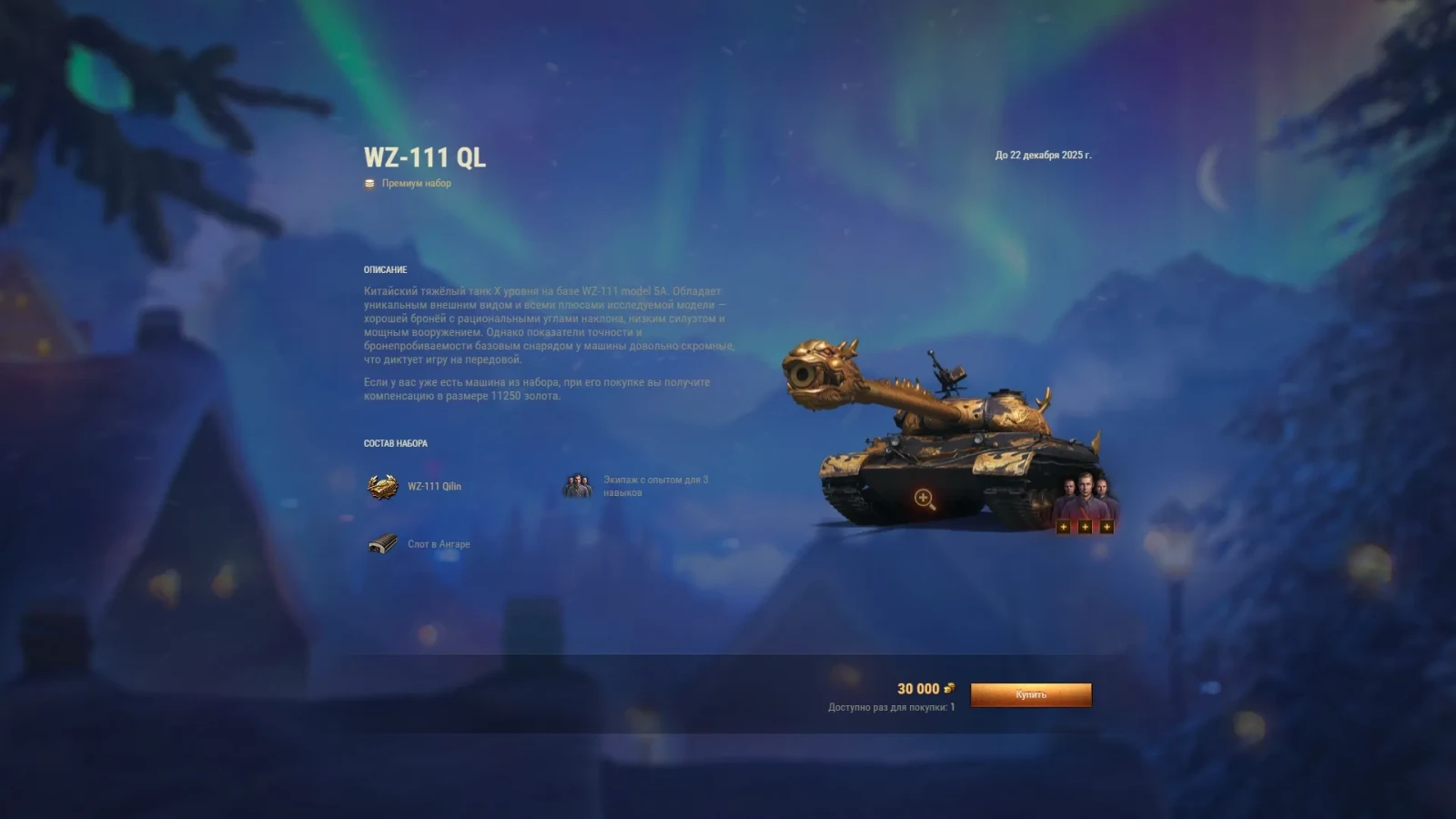Zoom in on the tank preview

pos(924,498)
